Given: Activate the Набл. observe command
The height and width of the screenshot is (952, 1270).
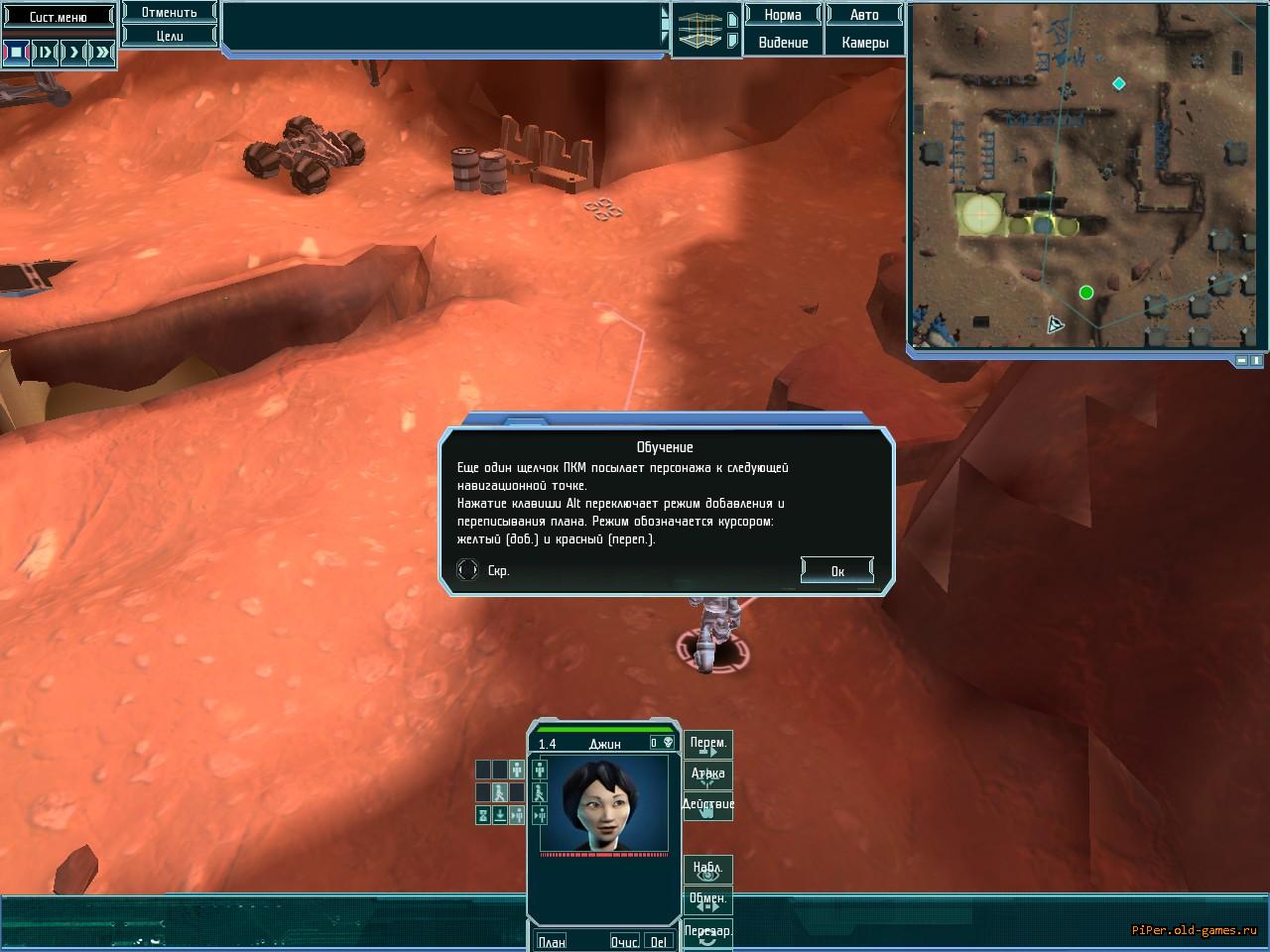Looking at the screenshot, I should click(708, 870).
